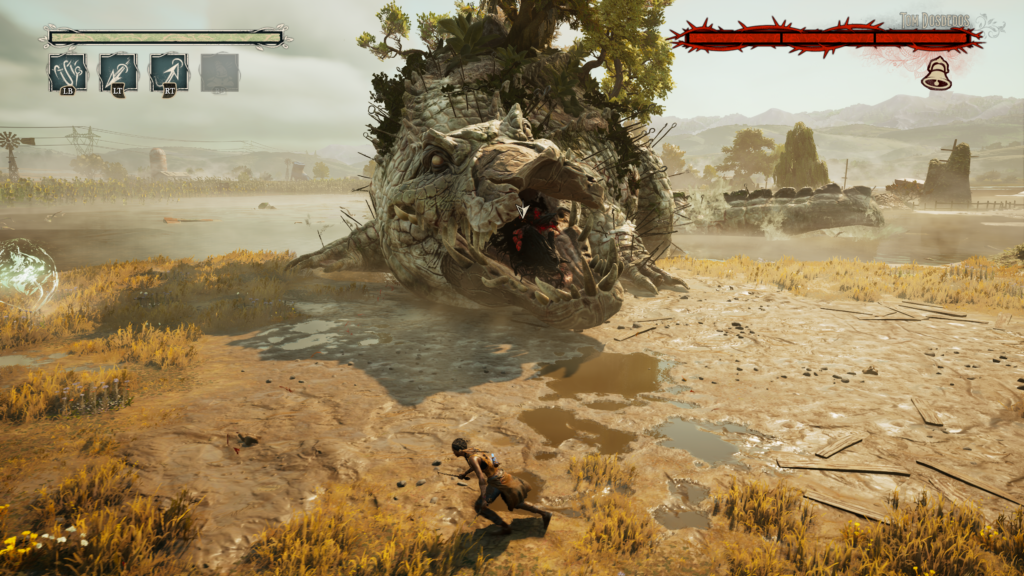Viewport: 1024px width, 576px height.
Task: Activate the claw swipe ability
Action: (x=68, y=73)
